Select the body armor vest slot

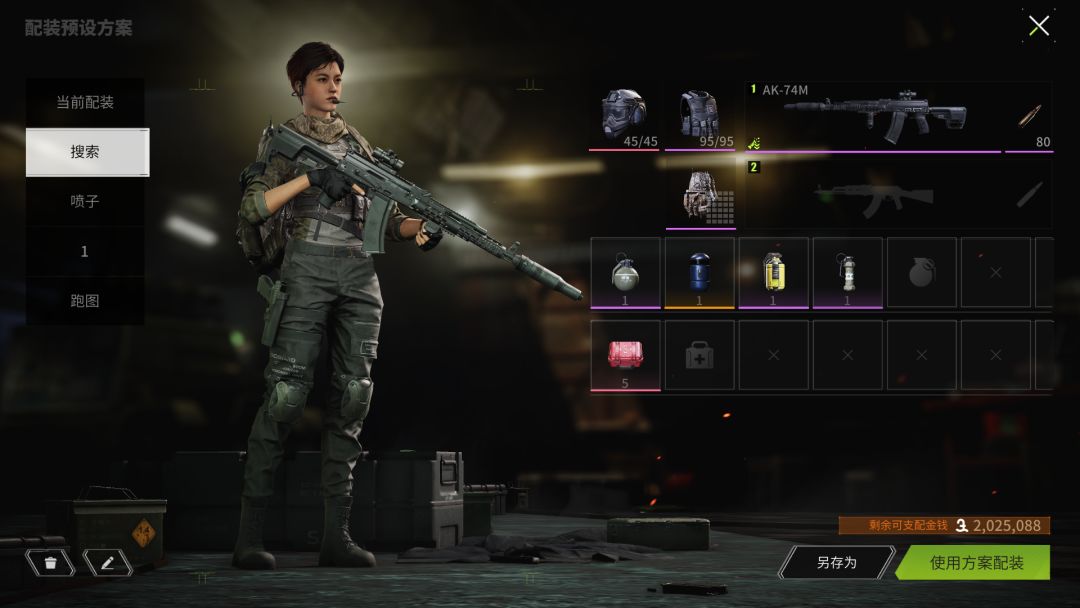[700, 115]
